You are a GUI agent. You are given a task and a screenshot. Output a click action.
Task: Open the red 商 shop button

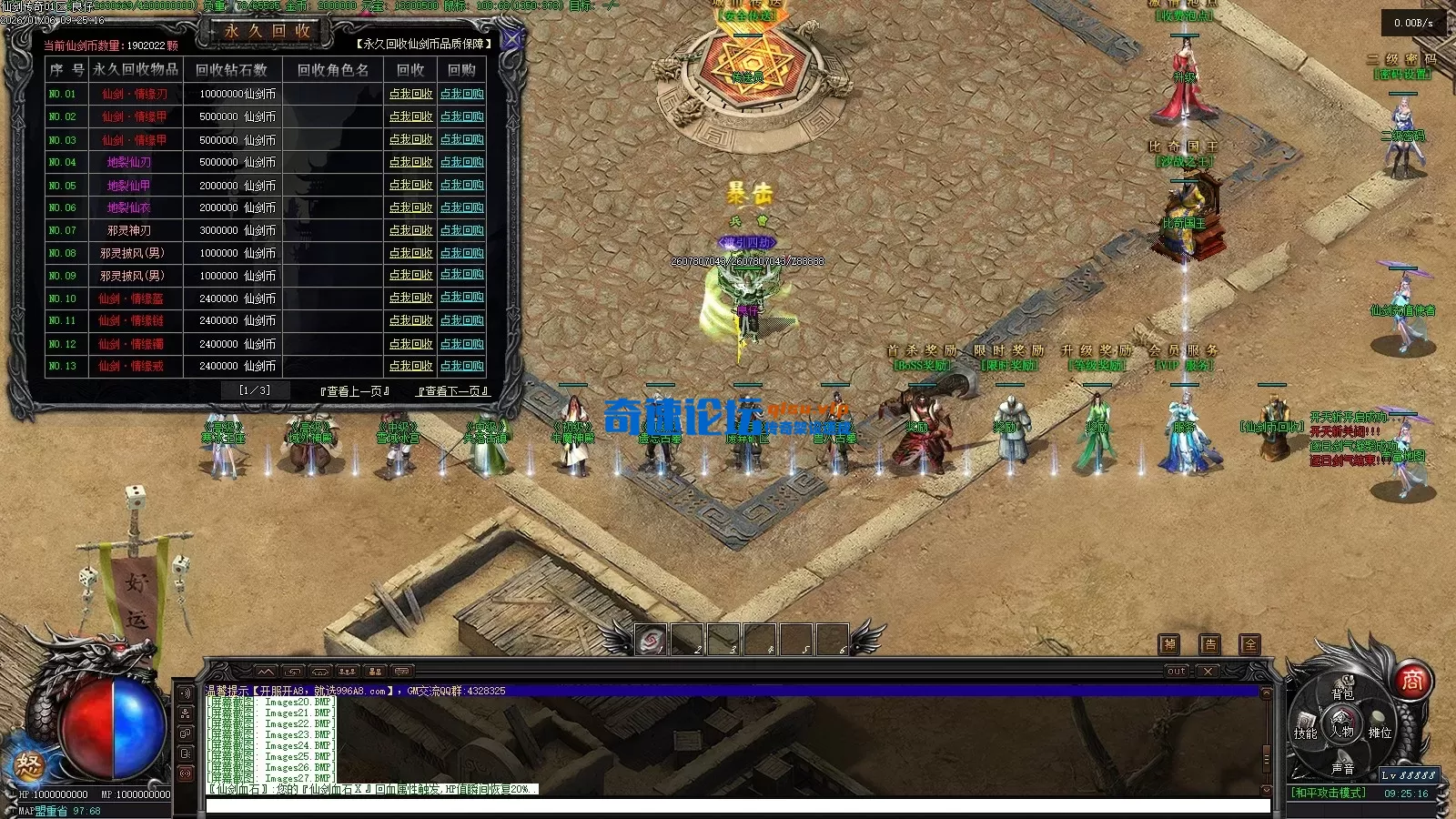tap(1411, 680)
